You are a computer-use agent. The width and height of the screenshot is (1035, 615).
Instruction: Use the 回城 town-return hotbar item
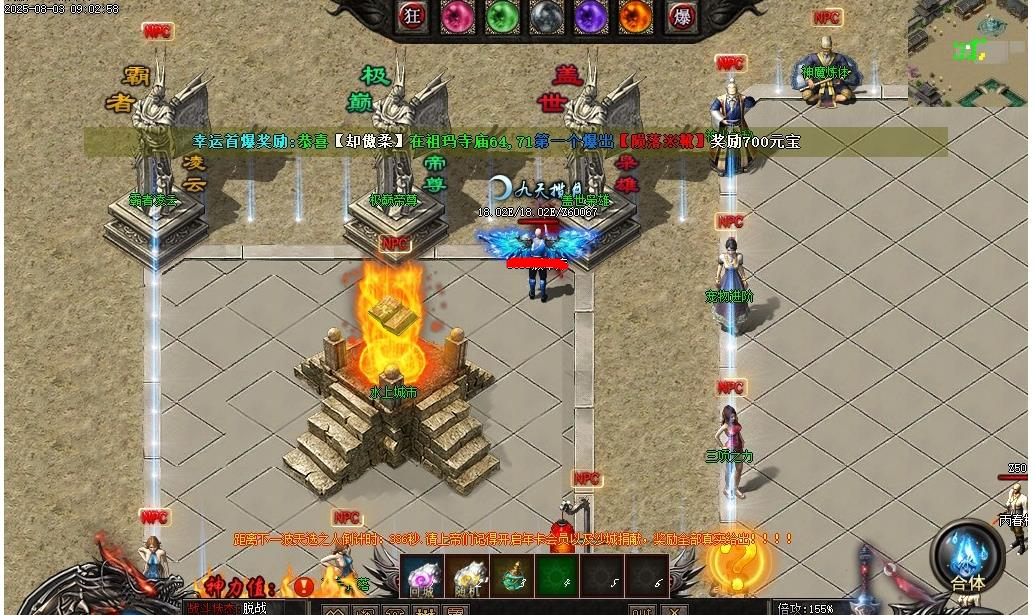tap(422, 576)
